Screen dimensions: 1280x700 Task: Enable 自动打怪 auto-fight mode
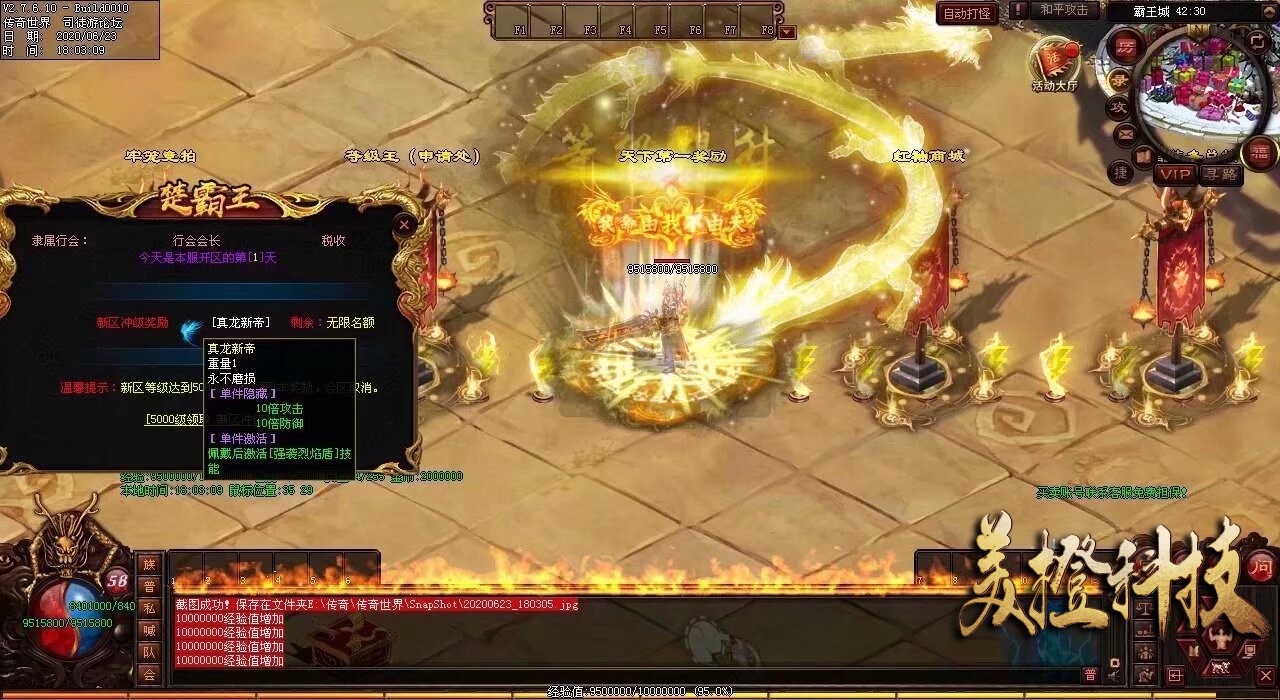pyautogui.click(x=968, y=13)
